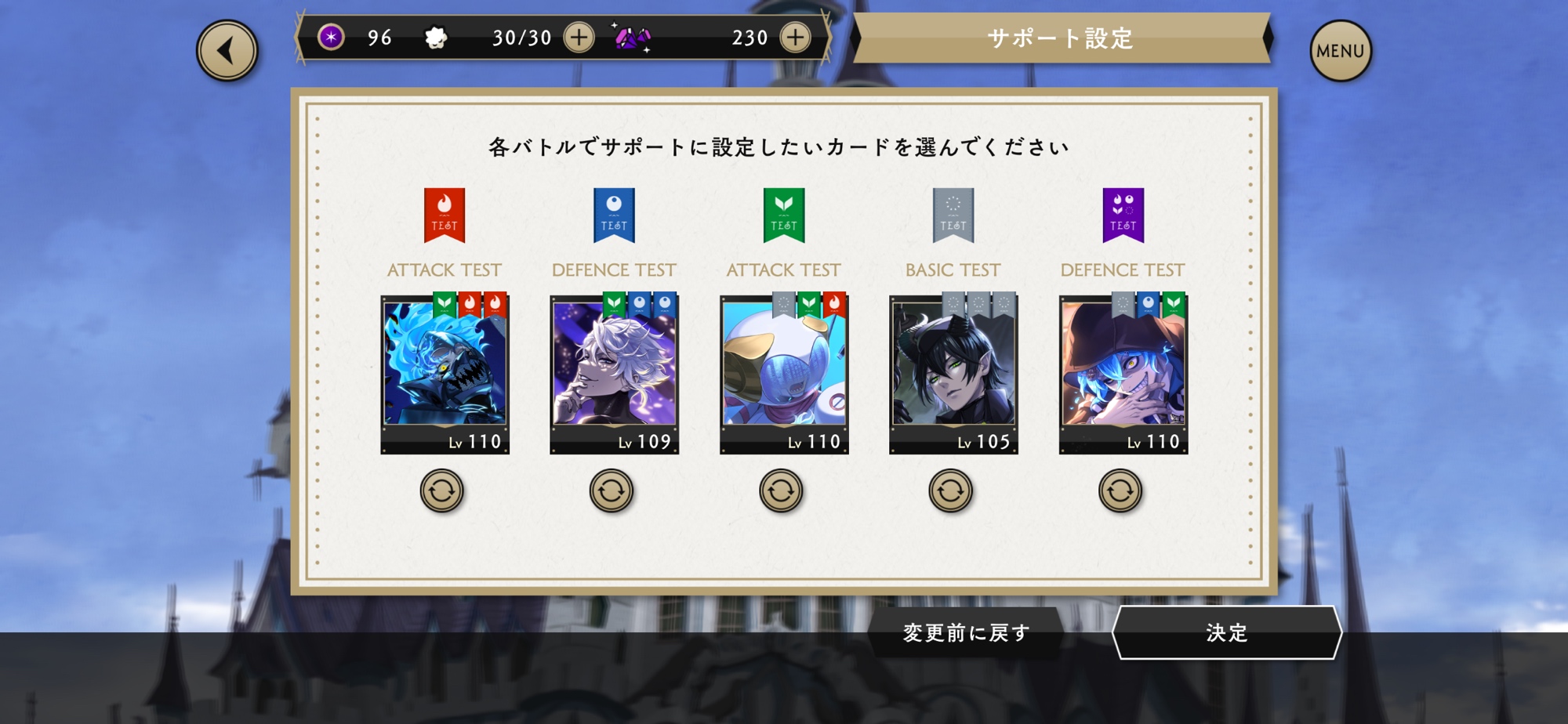Image resolution: width=1568 pixels, height=724 pixels.
Task: Swap the Basic Test support card
Action: pos(950,491)
